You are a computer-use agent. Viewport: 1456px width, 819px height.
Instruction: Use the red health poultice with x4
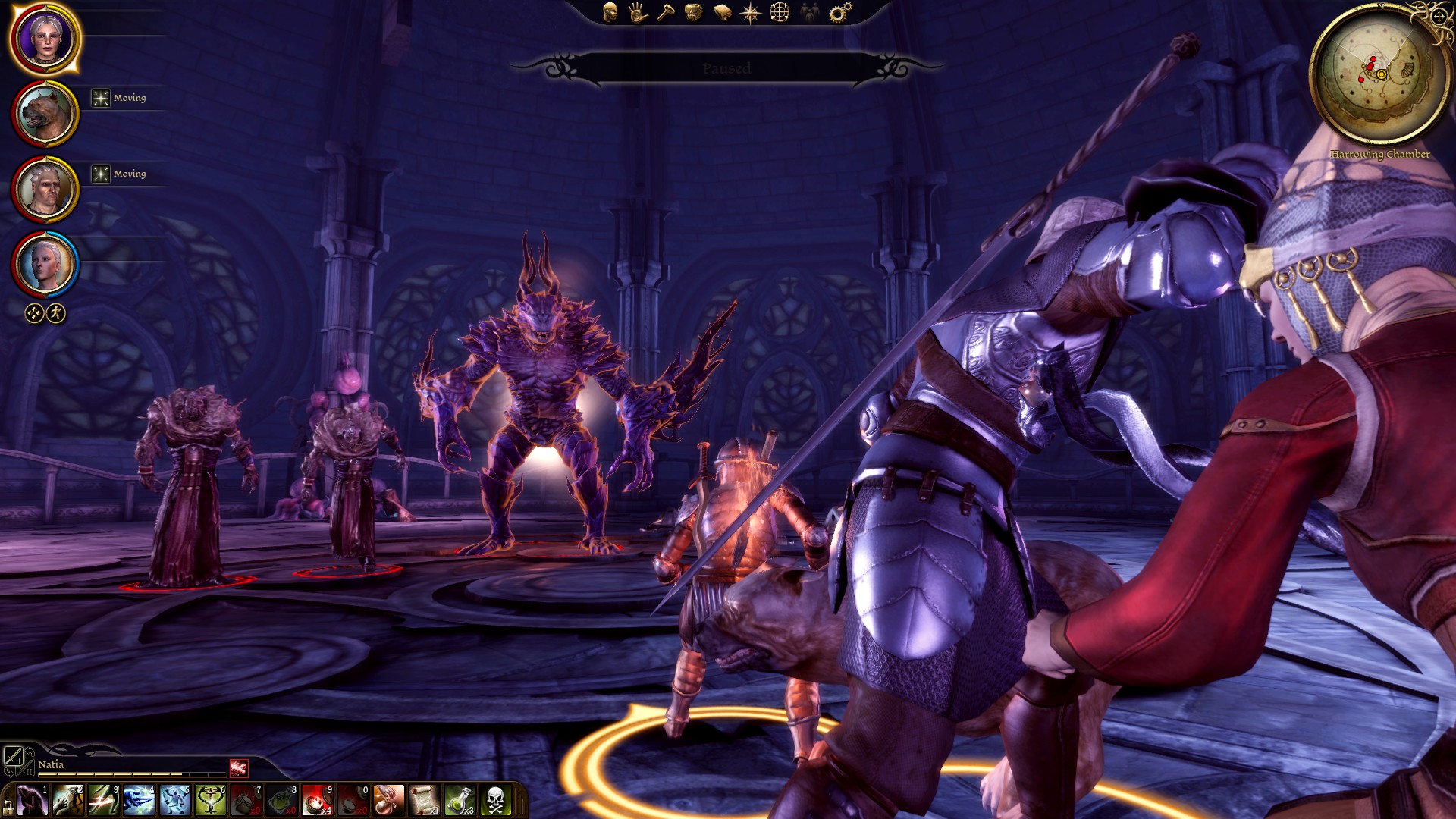(317, 800)
